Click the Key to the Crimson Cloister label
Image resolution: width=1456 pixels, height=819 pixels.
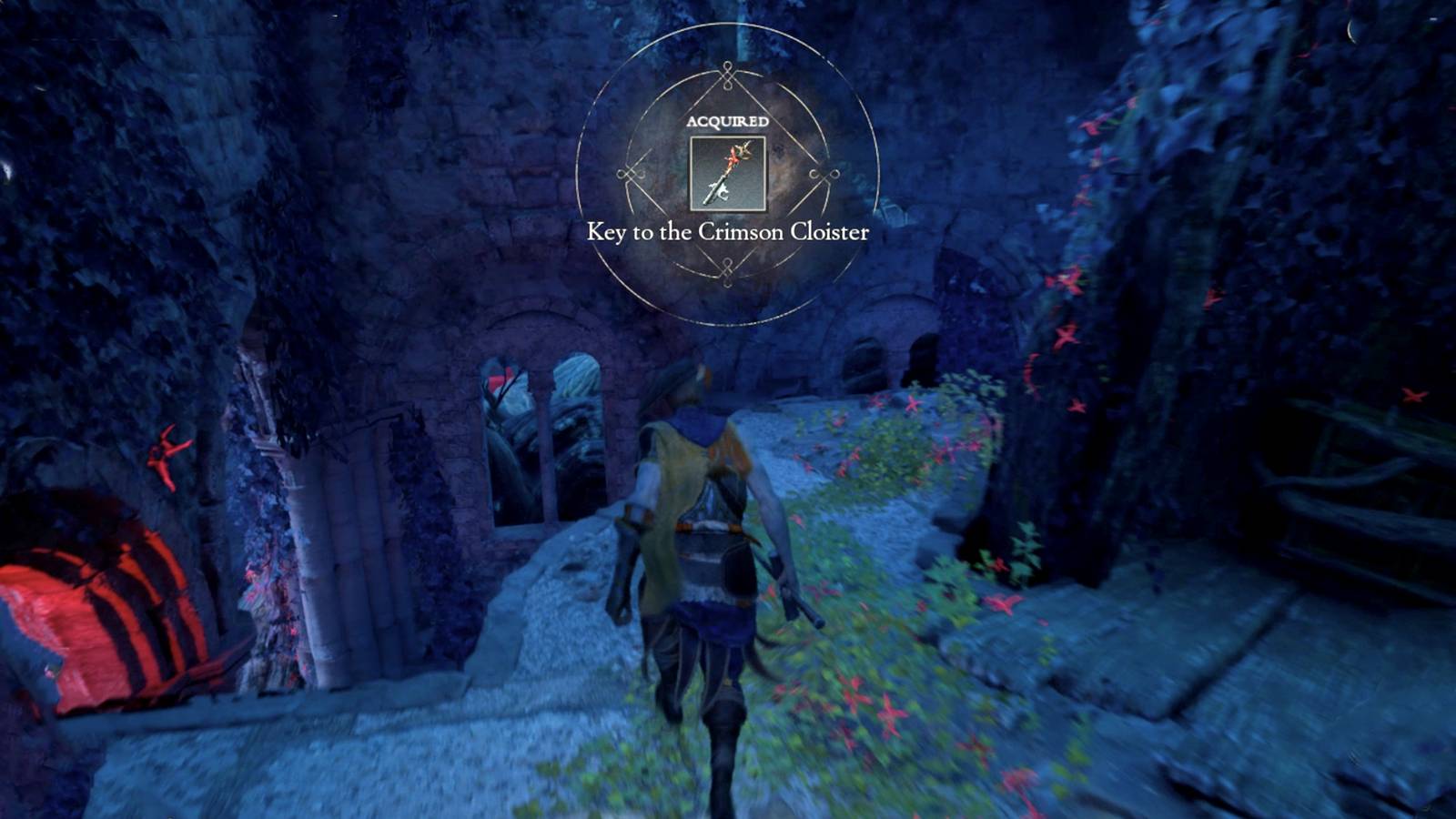(727, 232)
